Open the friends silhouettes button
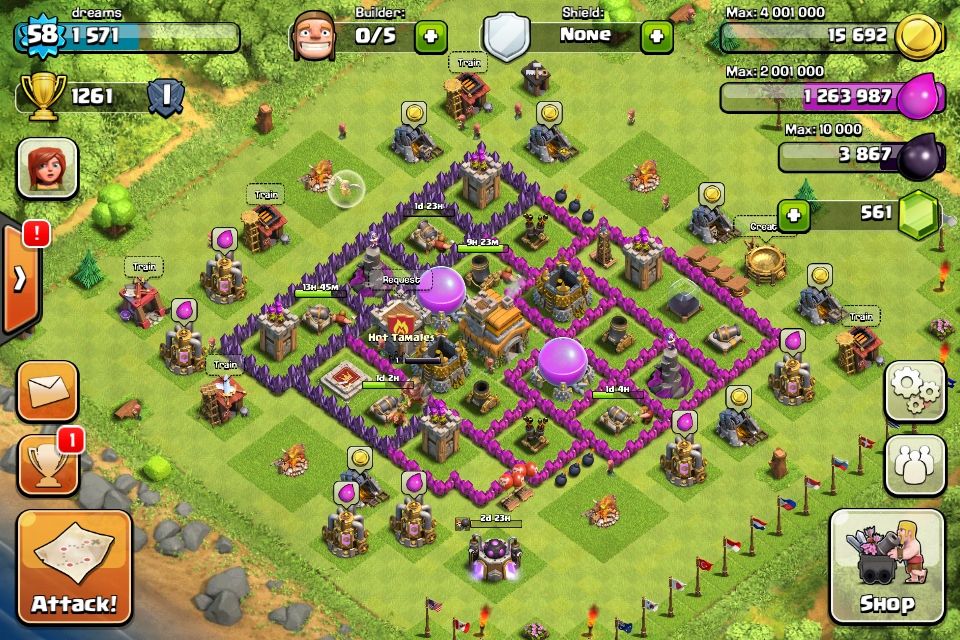The image size is (960, 640). tap(914, 463)
